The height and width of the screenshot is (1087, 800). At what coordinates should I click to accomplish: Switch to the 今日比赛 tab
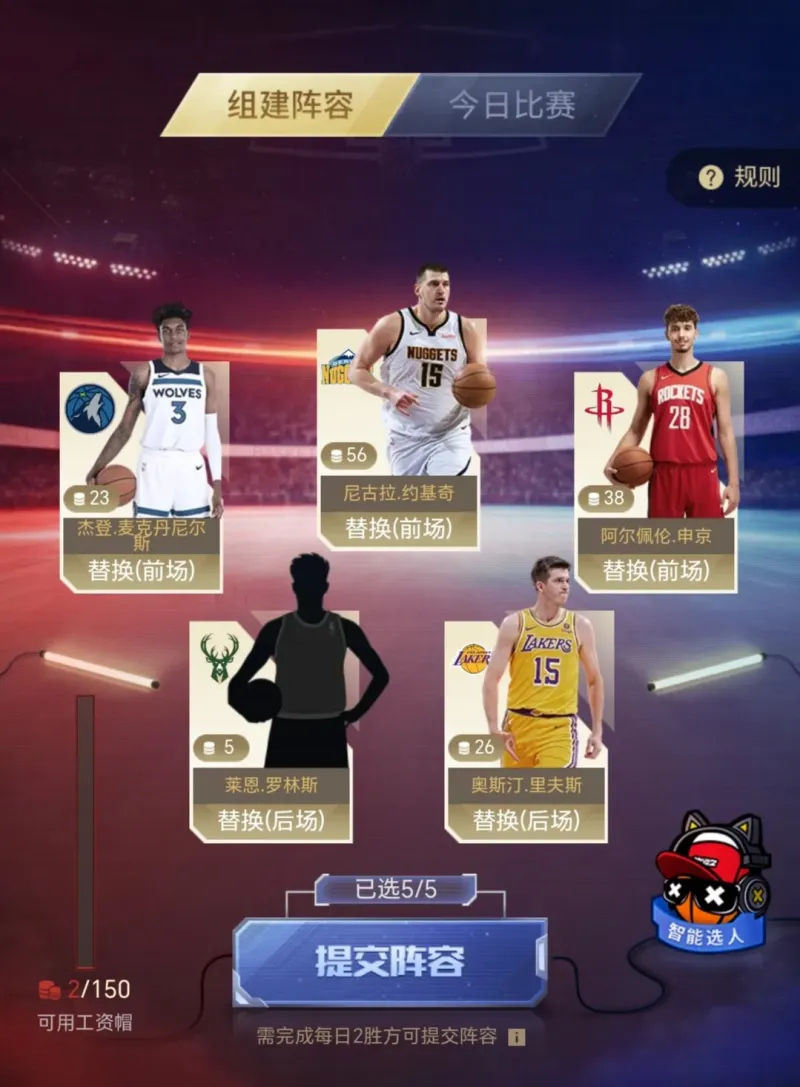(x=512, y=105)
